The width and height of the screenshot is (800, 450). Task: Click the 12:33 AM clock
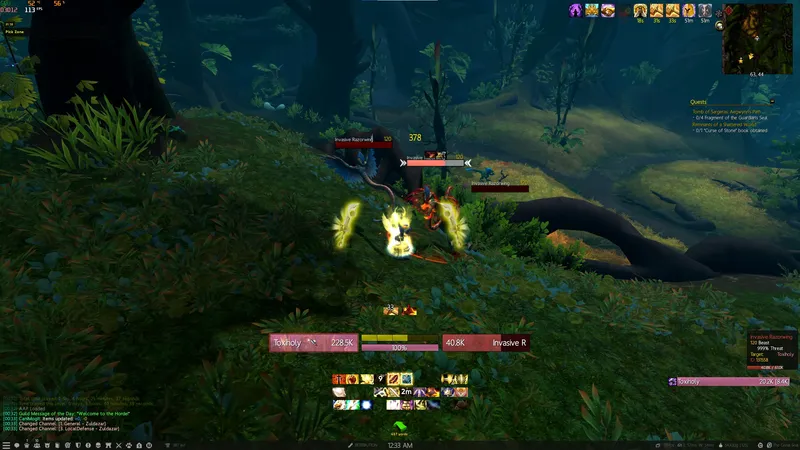(400, 443)
